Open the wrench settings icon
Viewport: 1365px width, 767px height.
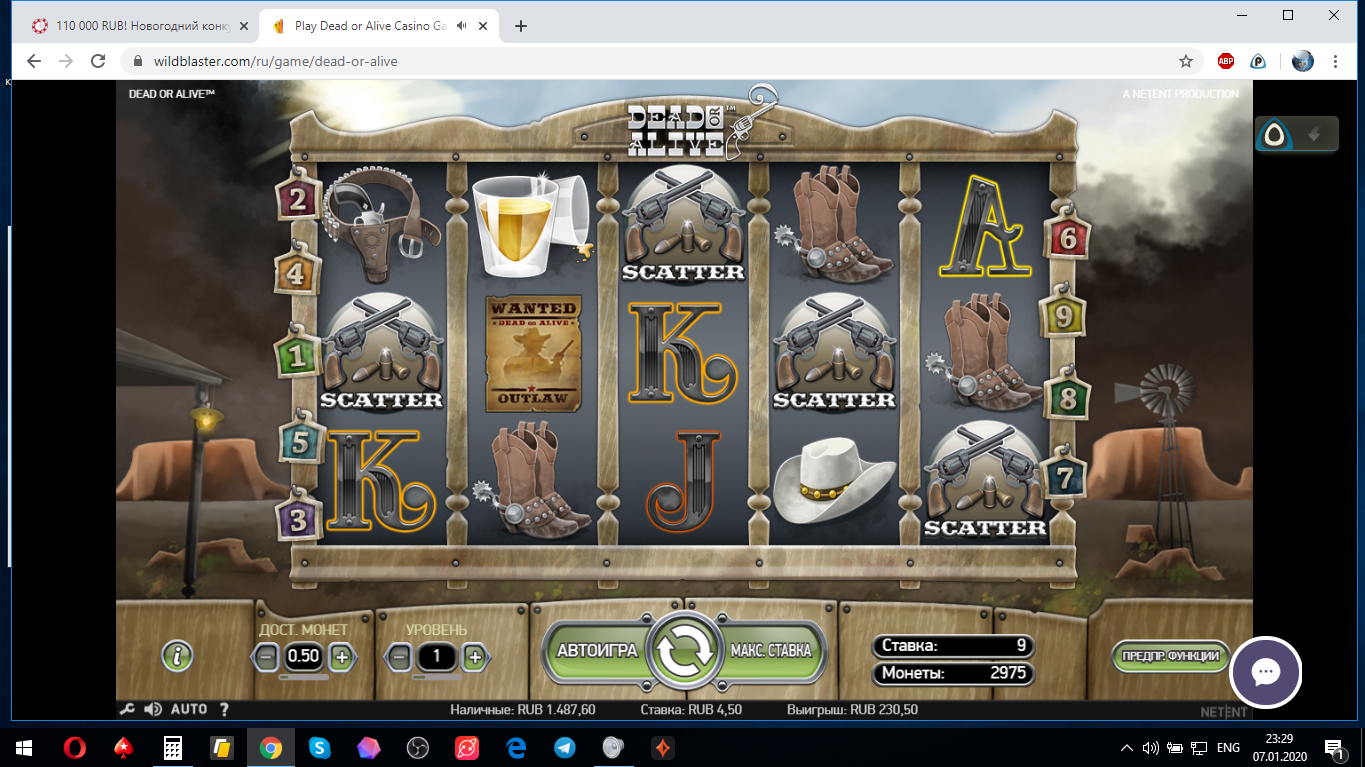(127, 709)
